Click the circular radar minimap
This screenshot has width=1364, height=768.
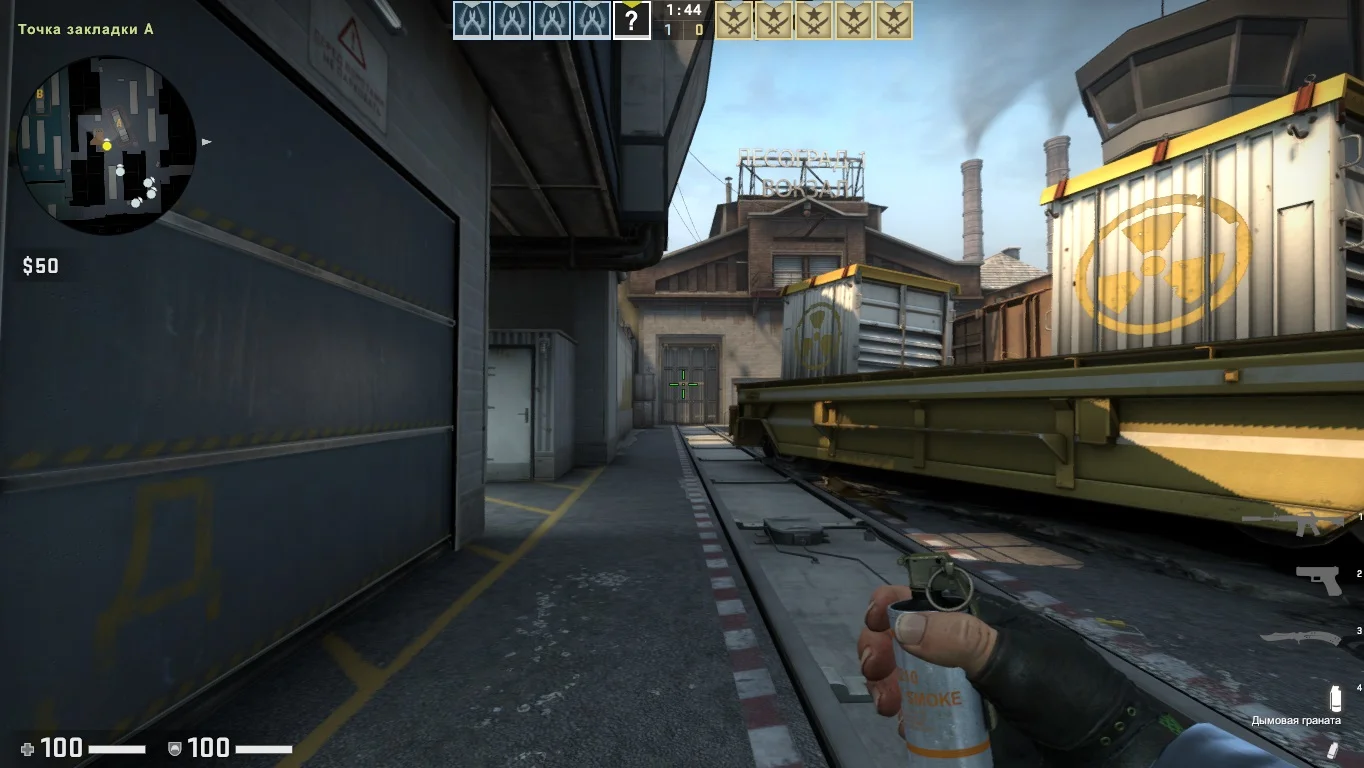[106, 145]
